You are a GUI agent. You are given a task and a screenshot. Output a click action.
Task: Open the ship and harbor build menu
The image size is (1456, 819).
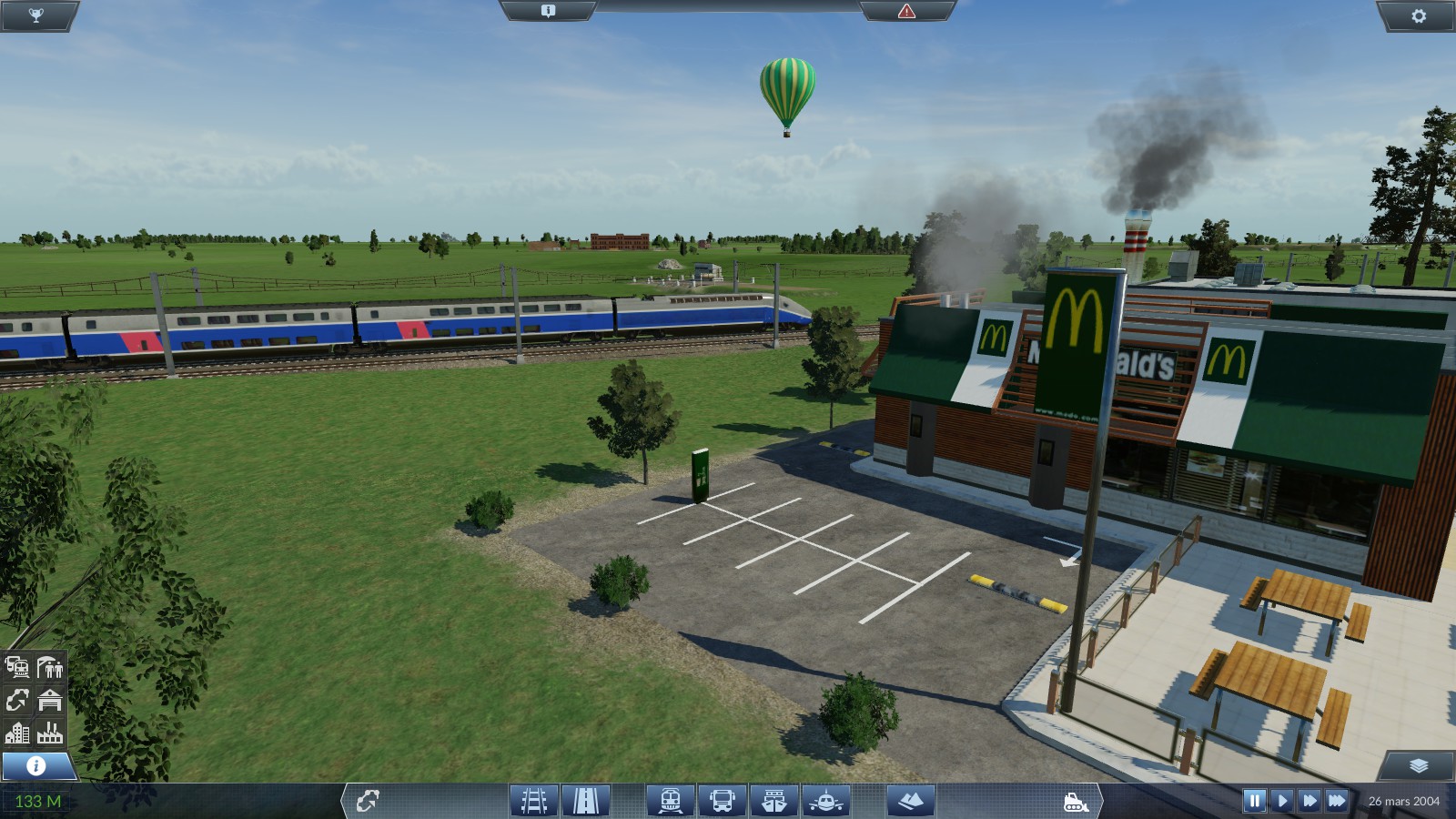[774, 801]
